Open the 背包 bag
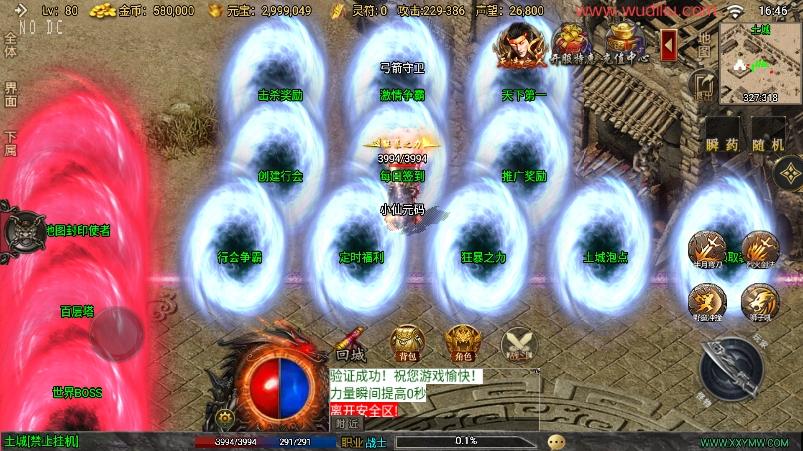The width and height of the screenshot is (803, 451). pos(405,342)
